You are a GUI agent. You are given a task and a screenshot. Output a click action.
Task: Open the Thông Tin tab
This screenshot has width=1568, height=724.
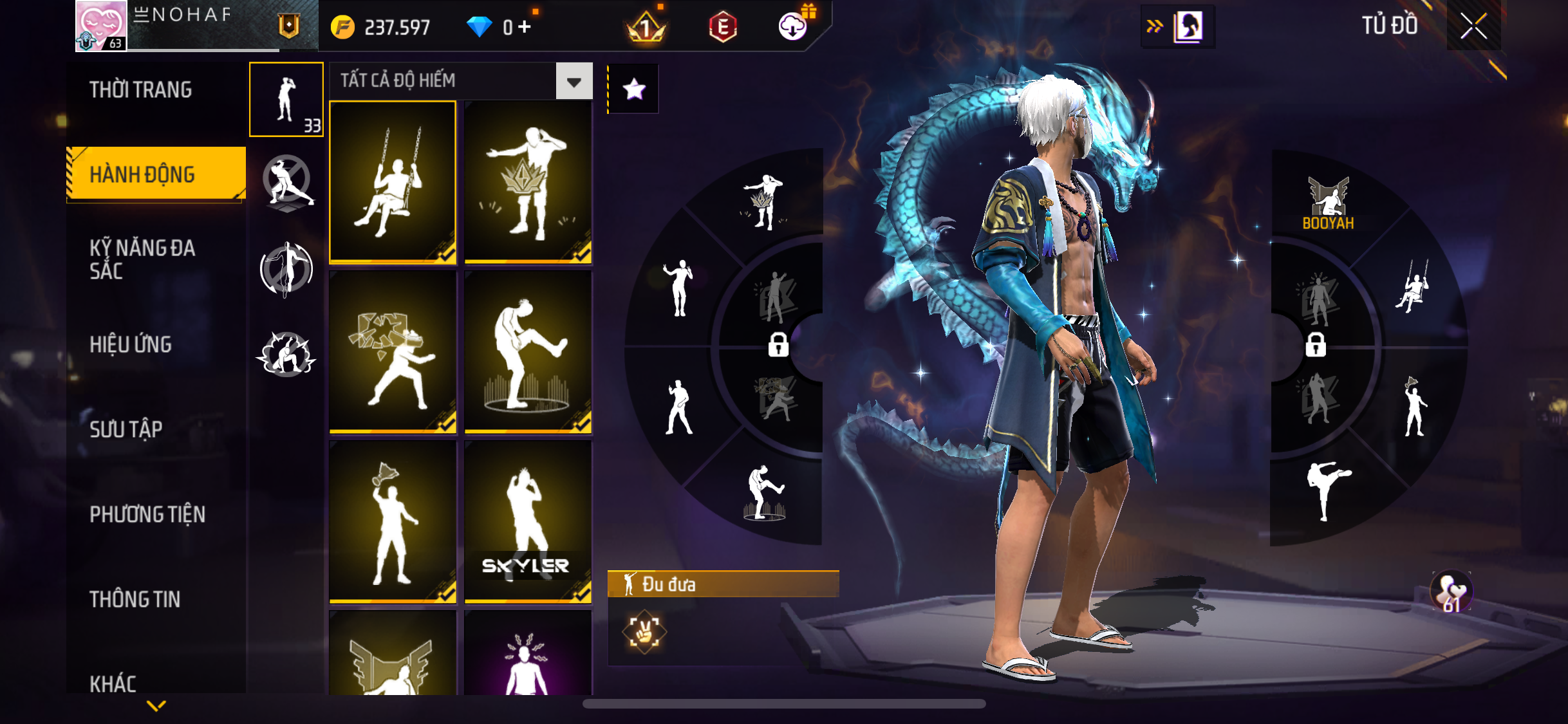tap(135, 599)
